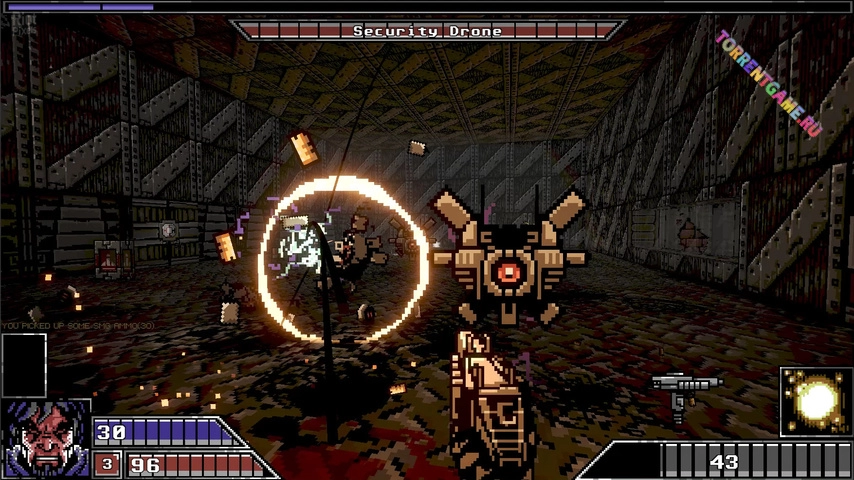Click the player face portrait
The image size is (854, 480).
pyautogui.click(x=45, y=438)
